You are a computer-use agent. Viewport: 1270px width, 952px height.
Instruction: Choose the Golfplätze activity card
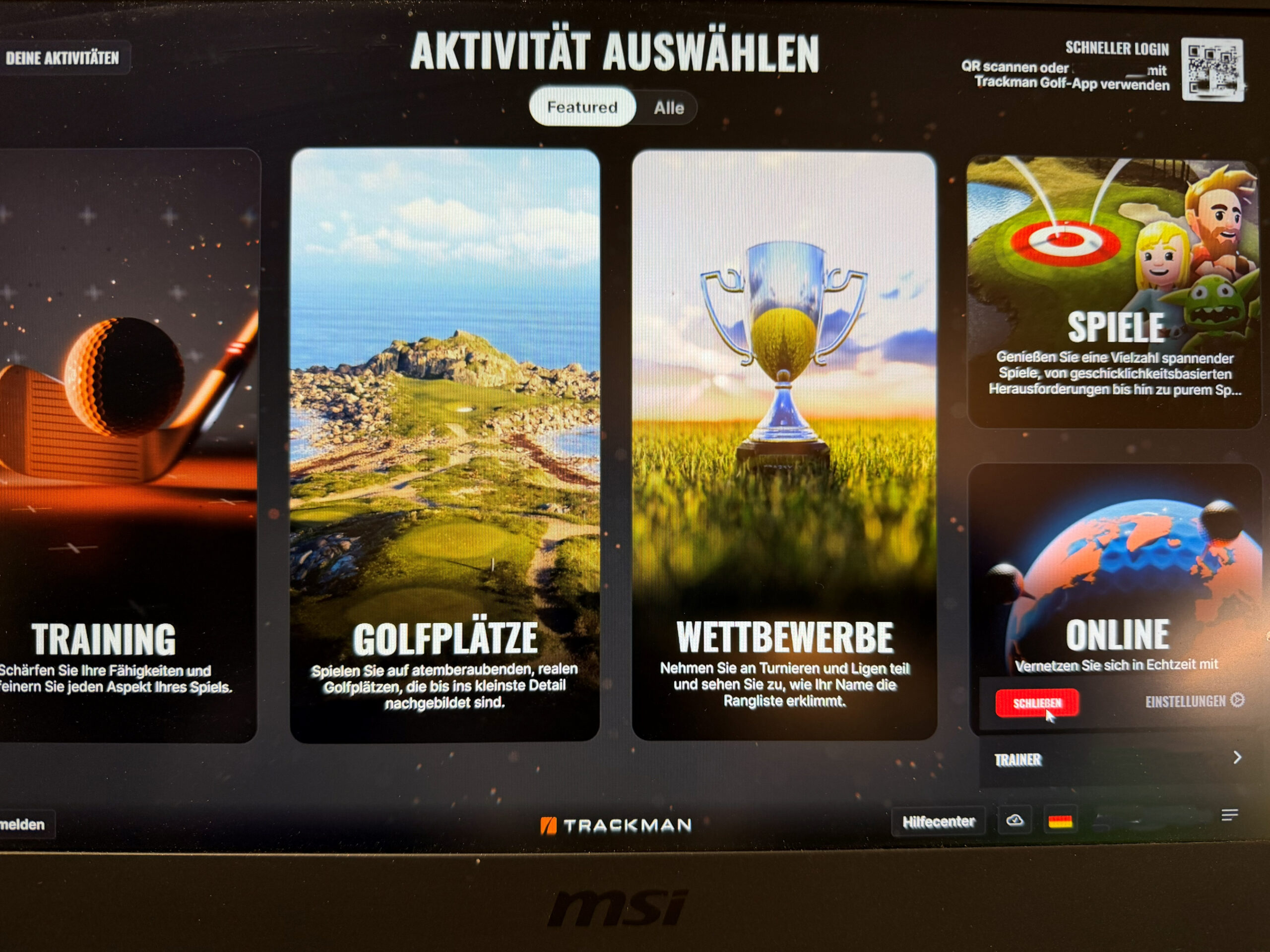(445, 445)
